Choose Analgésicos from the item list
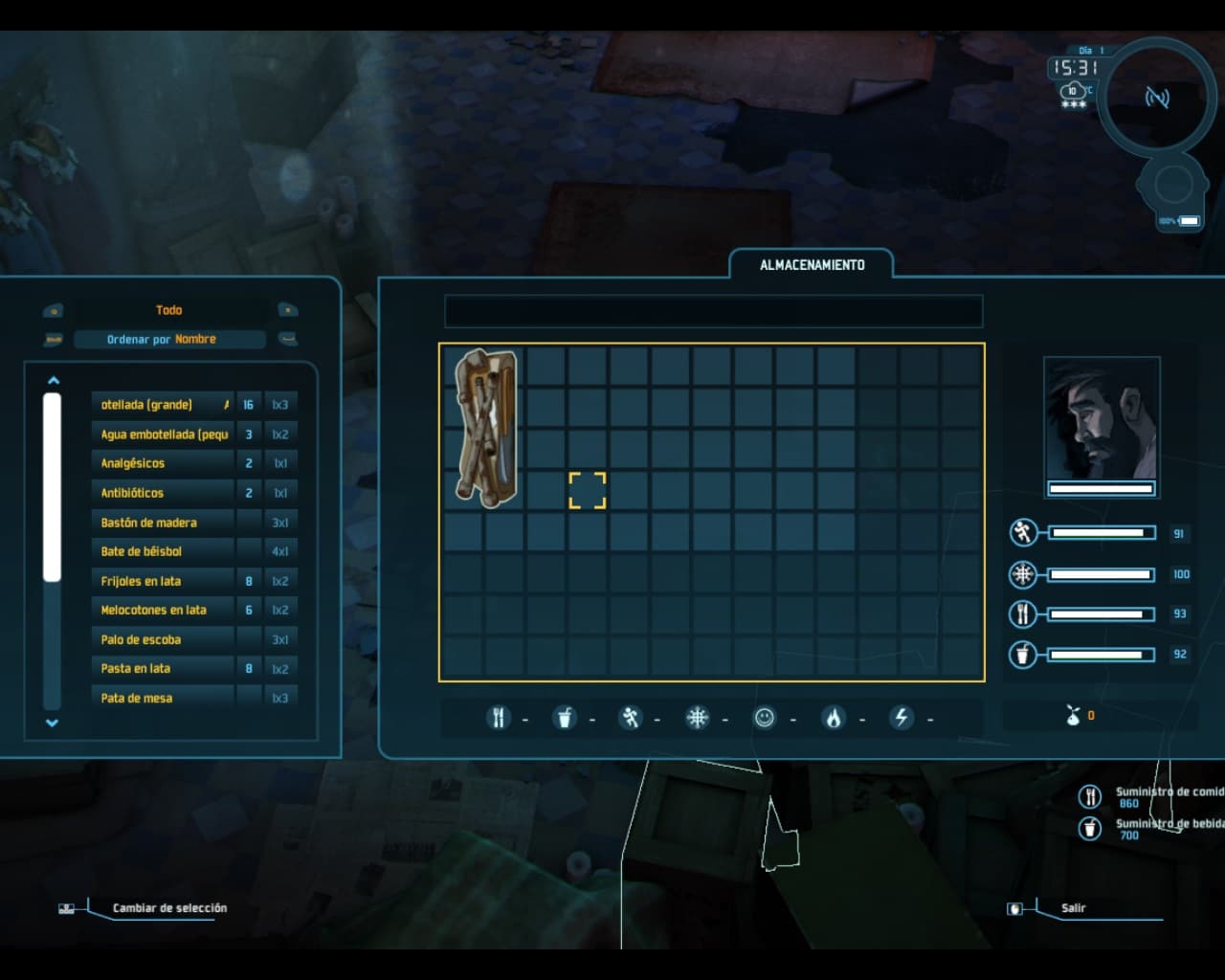The width and height of the screenshot is (1225, 980). pos(164,463)
